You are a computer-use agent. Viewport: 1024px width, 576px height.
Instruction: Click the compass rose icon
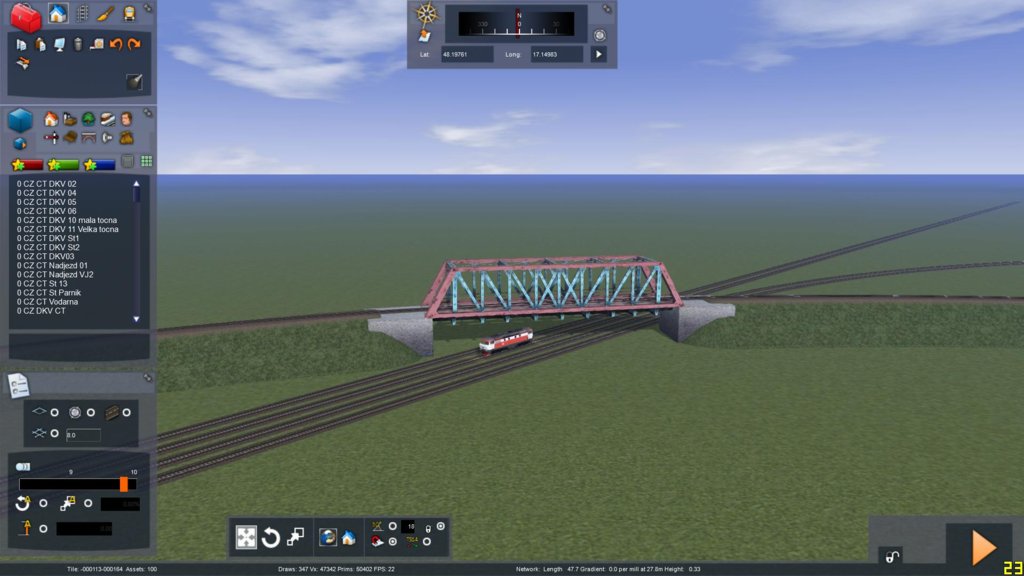coord(427,14)
